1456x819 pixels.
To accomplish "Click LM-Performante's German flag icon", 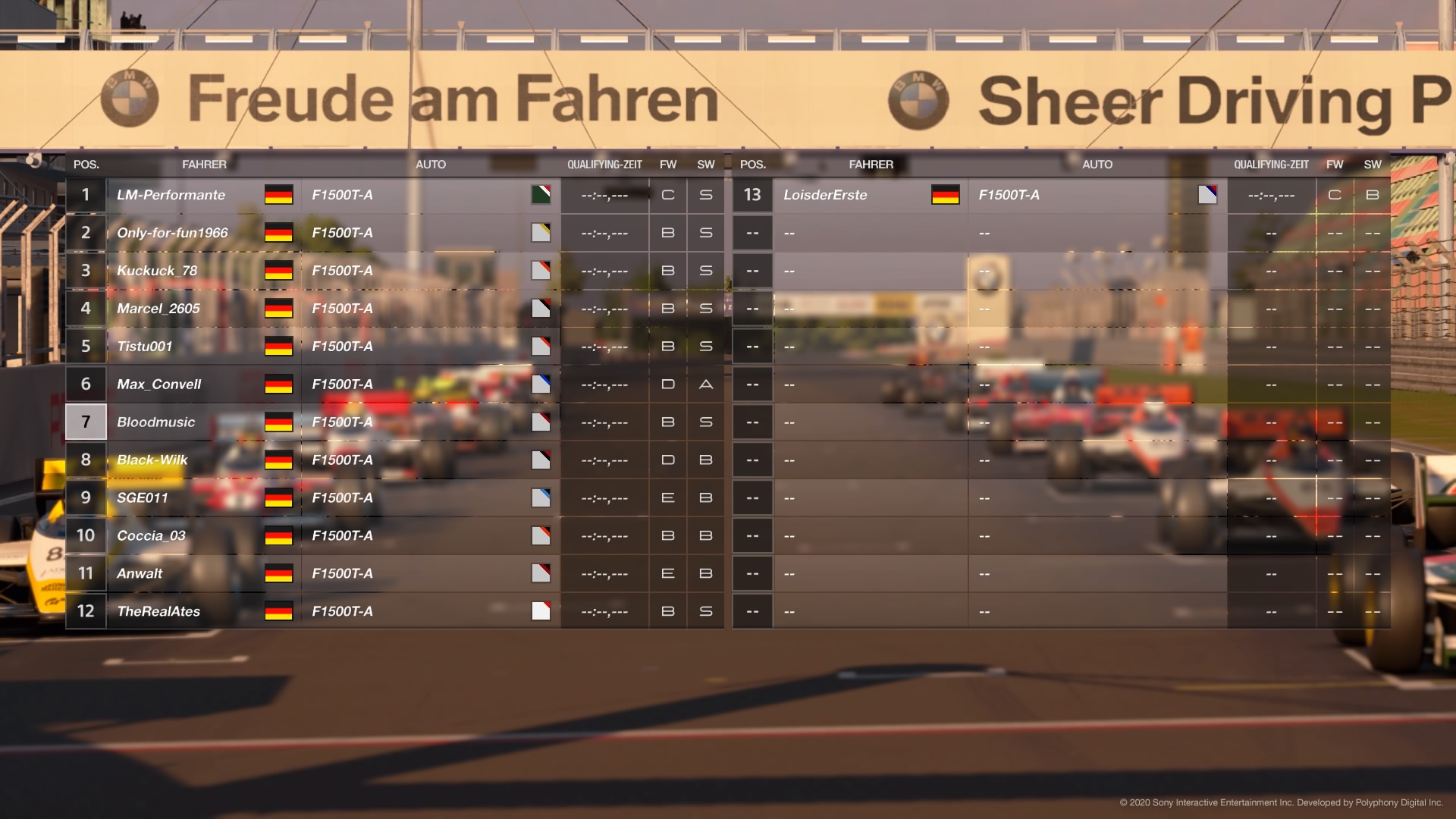I will tap(278, 195).
